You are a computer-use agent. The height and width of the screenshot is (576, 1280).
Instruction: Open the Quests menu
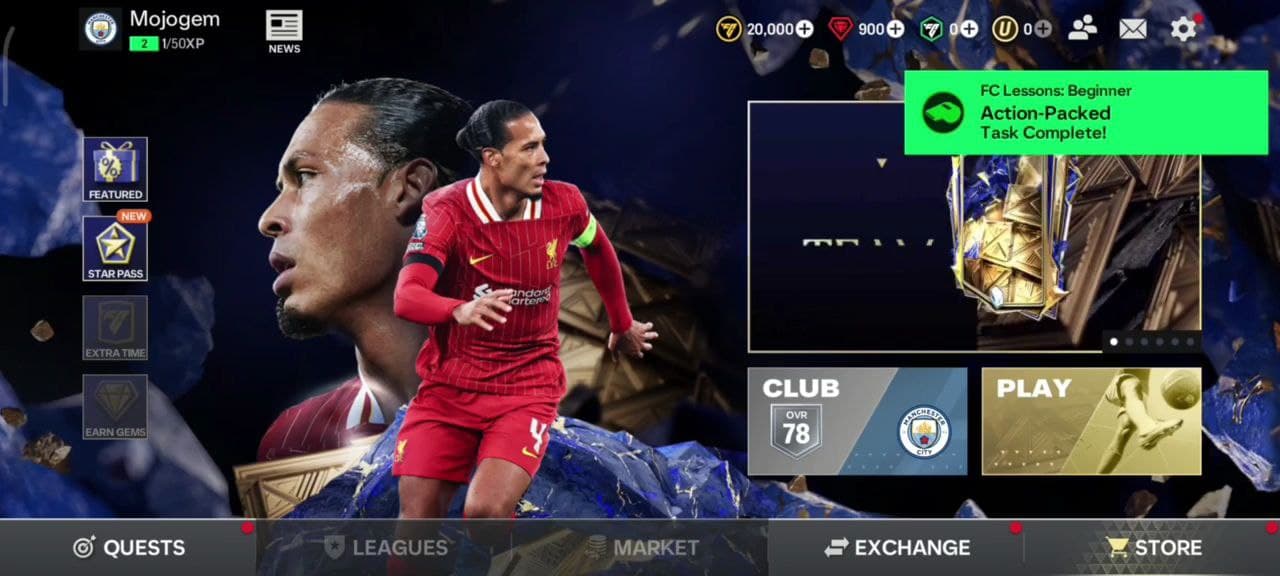click(128, 547)
